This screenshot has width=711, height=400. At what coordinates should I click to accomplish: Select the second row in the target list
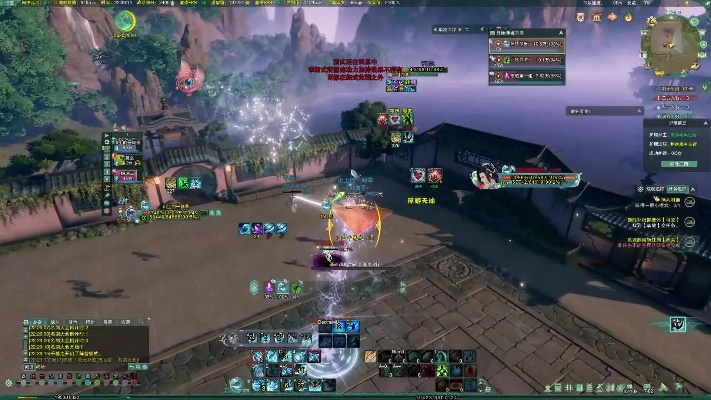point(526,59)
